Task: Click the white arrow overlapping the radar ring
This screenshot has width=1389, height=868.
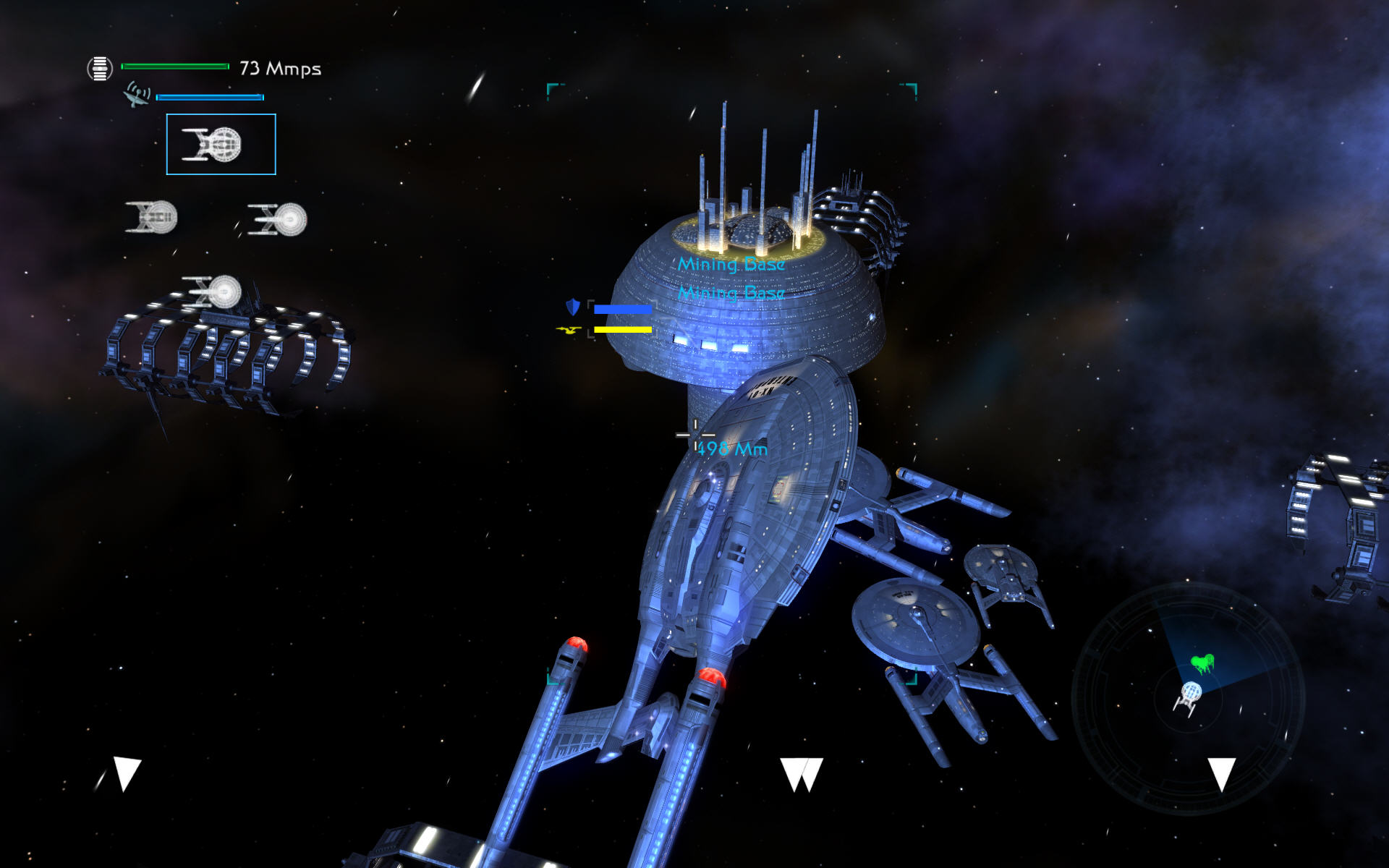Action: tap(1222, 774)
